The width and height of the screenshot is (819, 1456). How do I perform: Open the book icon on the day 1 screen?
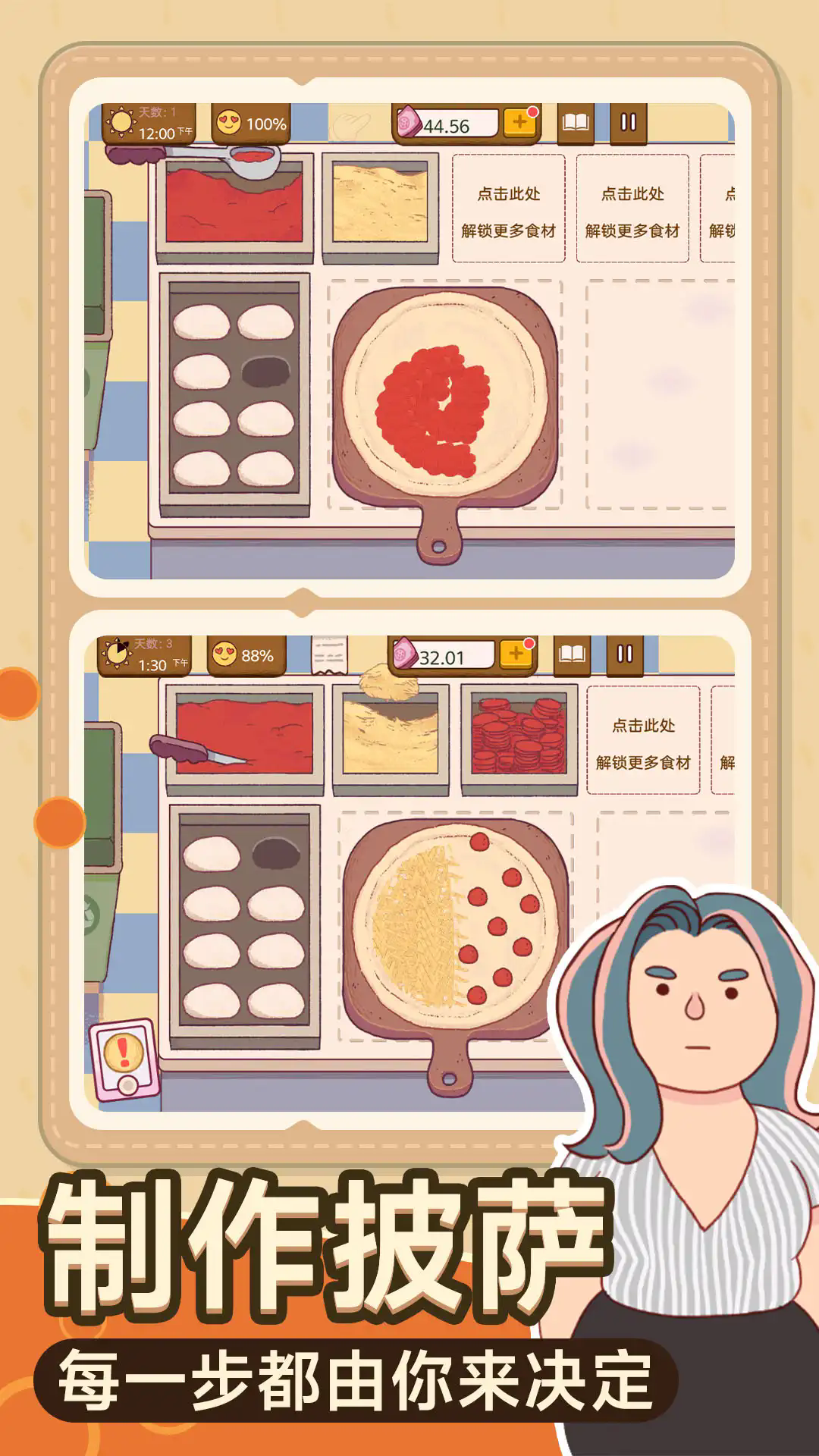(x=576, y=123)
